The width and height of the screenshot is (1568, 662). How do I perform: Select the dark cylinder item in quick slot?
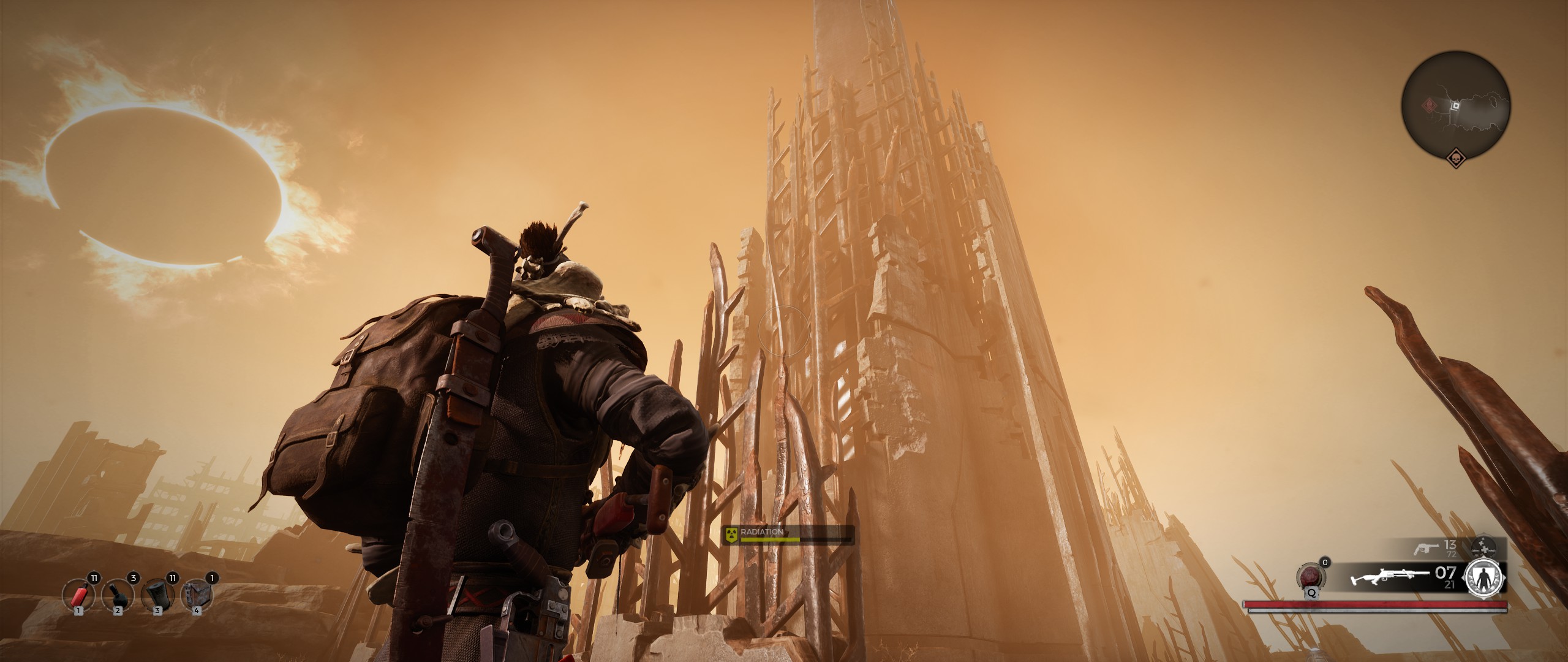click(x=157, y=595)
